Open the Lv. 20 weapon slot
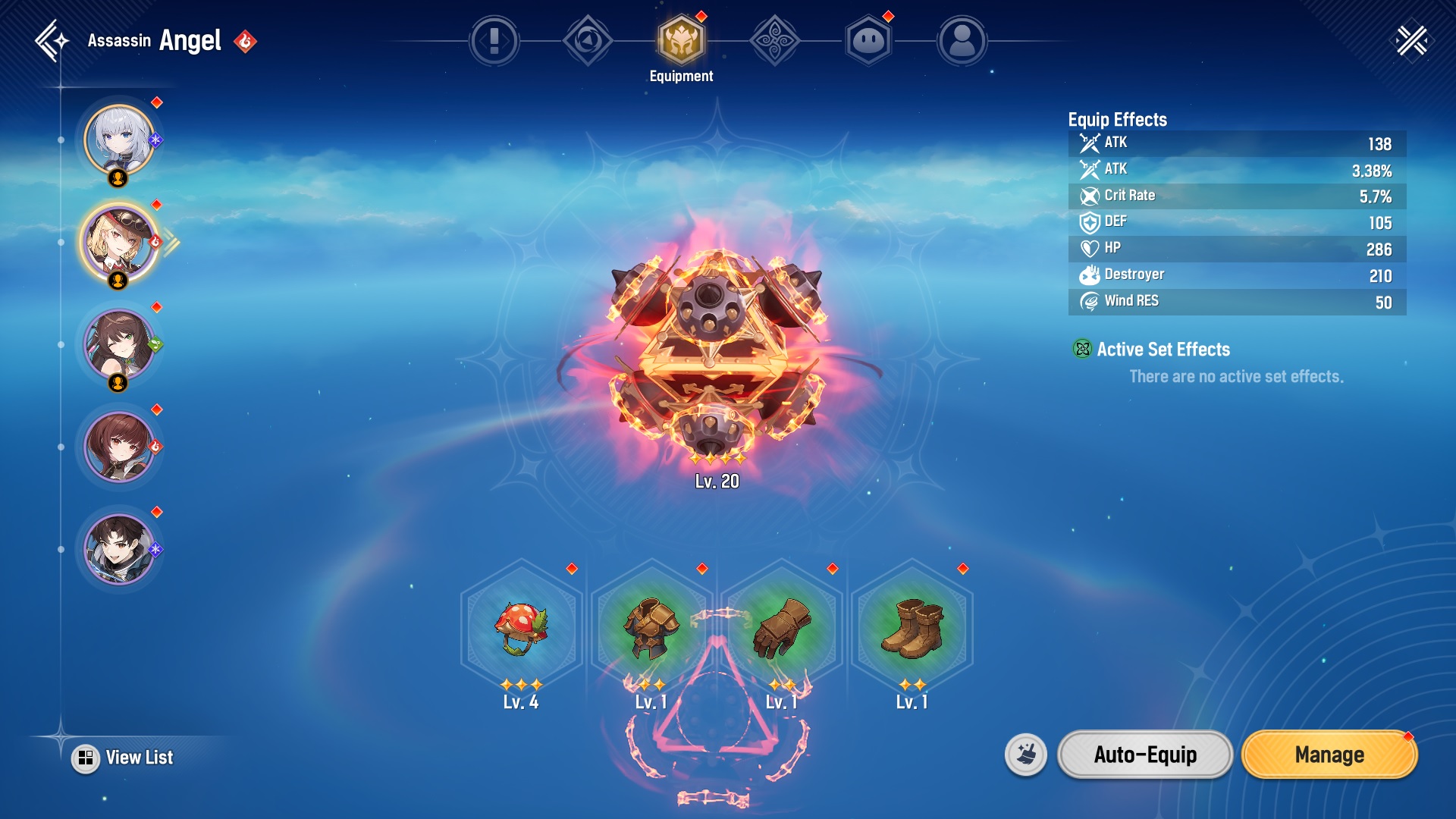Image resolution: width=1456 pixels, height=819 pixels. [716, 356]
